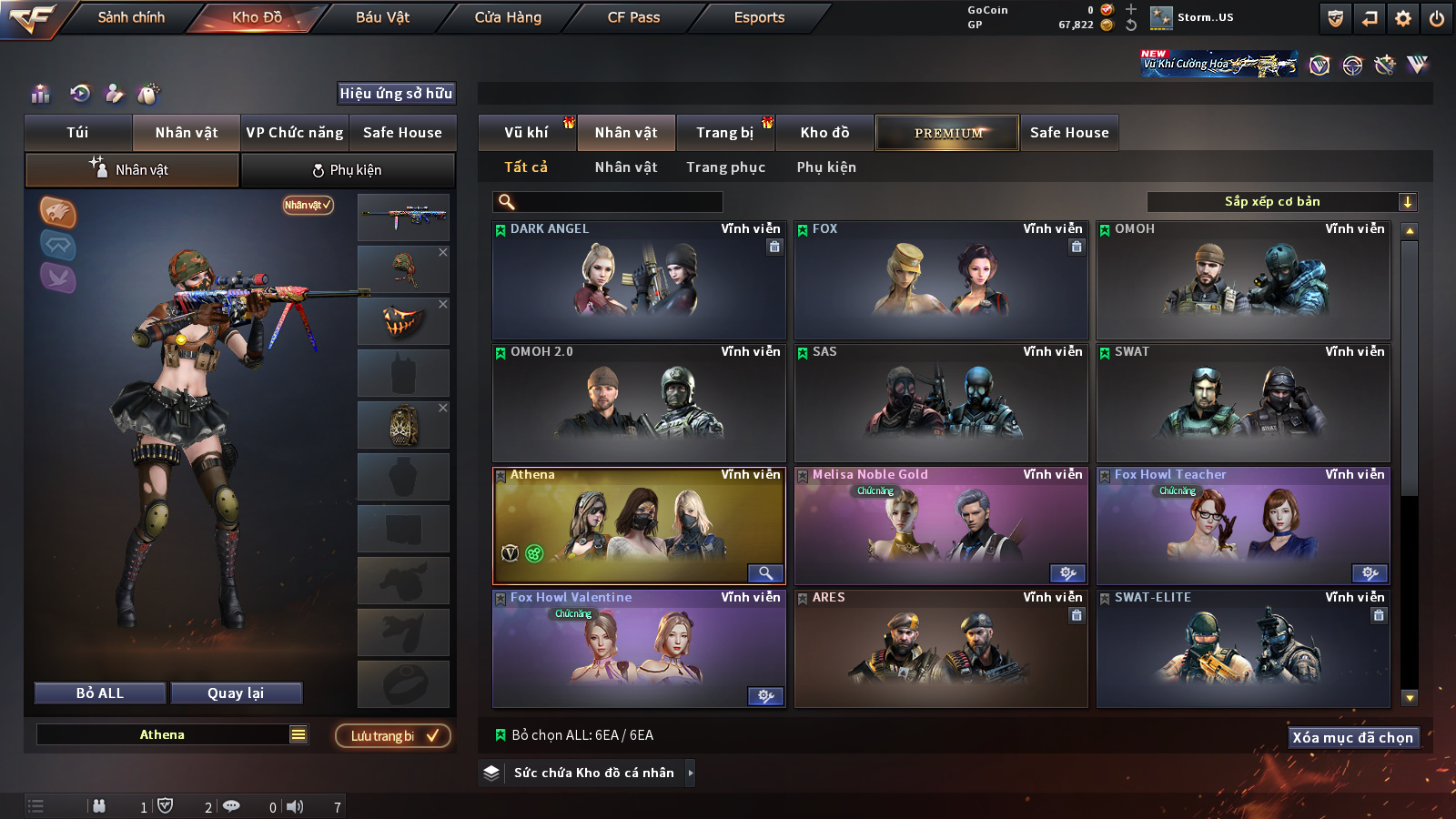Click the Quay lại button

point(236,693)
